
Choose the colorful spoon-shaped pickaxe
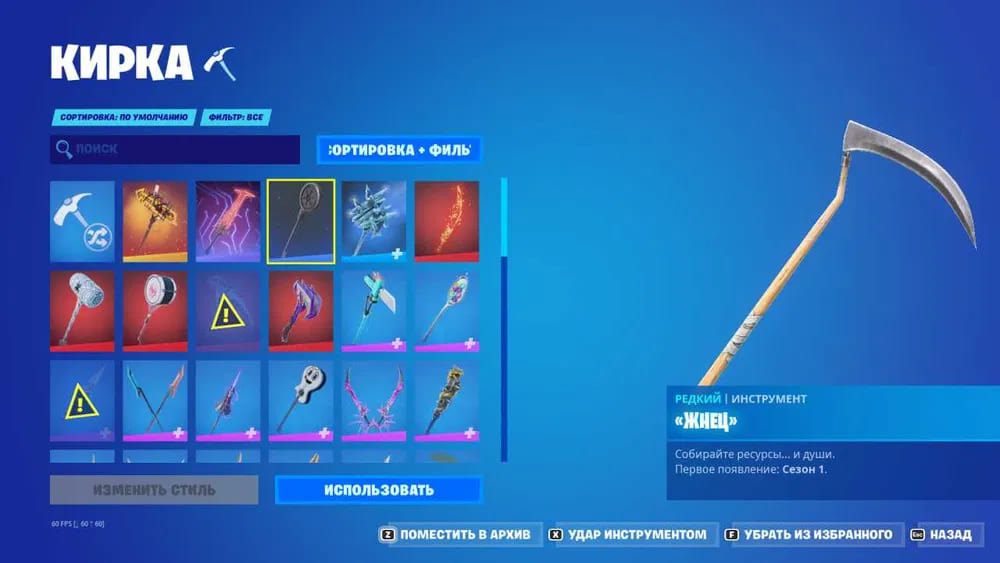447,311
